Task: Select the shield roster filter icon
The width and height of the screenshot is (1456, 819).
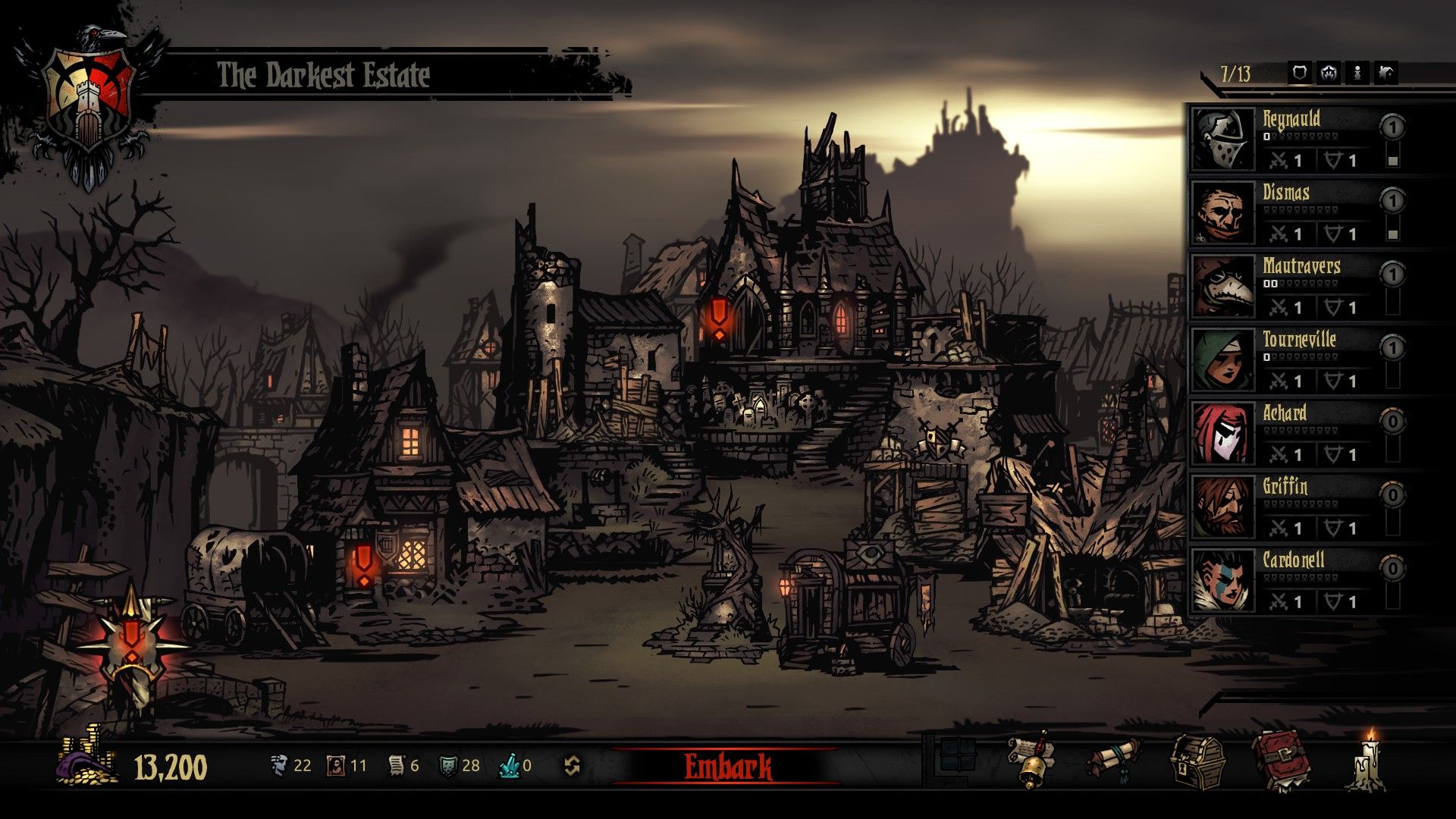Action: click(x=1300, y=73)
